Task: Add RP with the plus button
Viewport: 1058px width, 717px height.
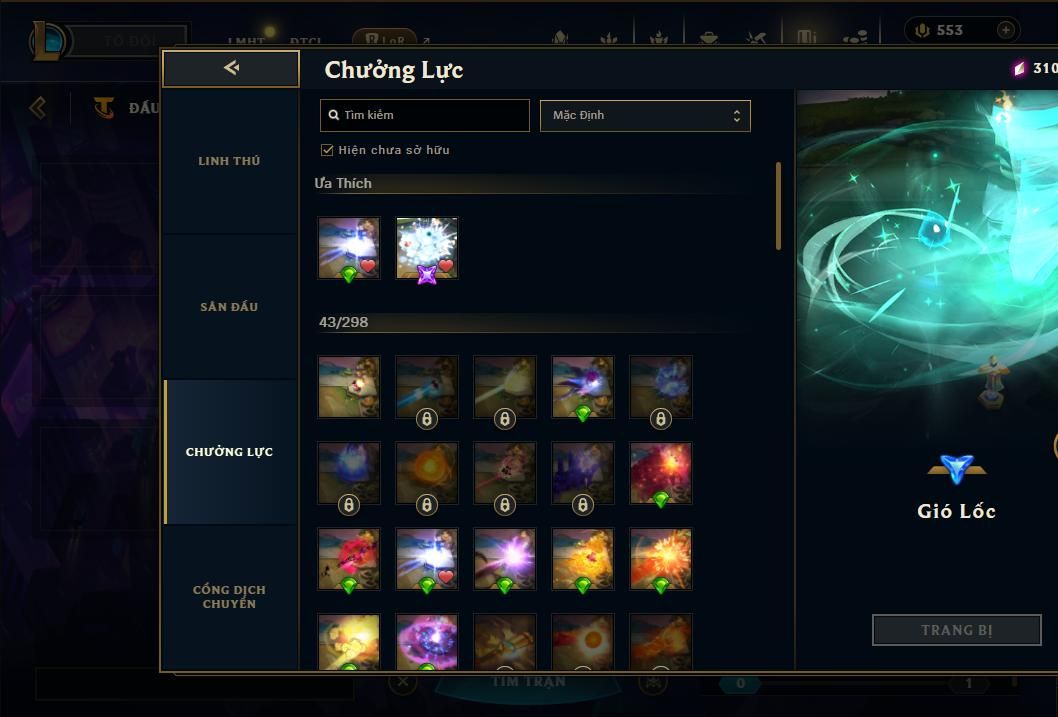Action: 1005,30
